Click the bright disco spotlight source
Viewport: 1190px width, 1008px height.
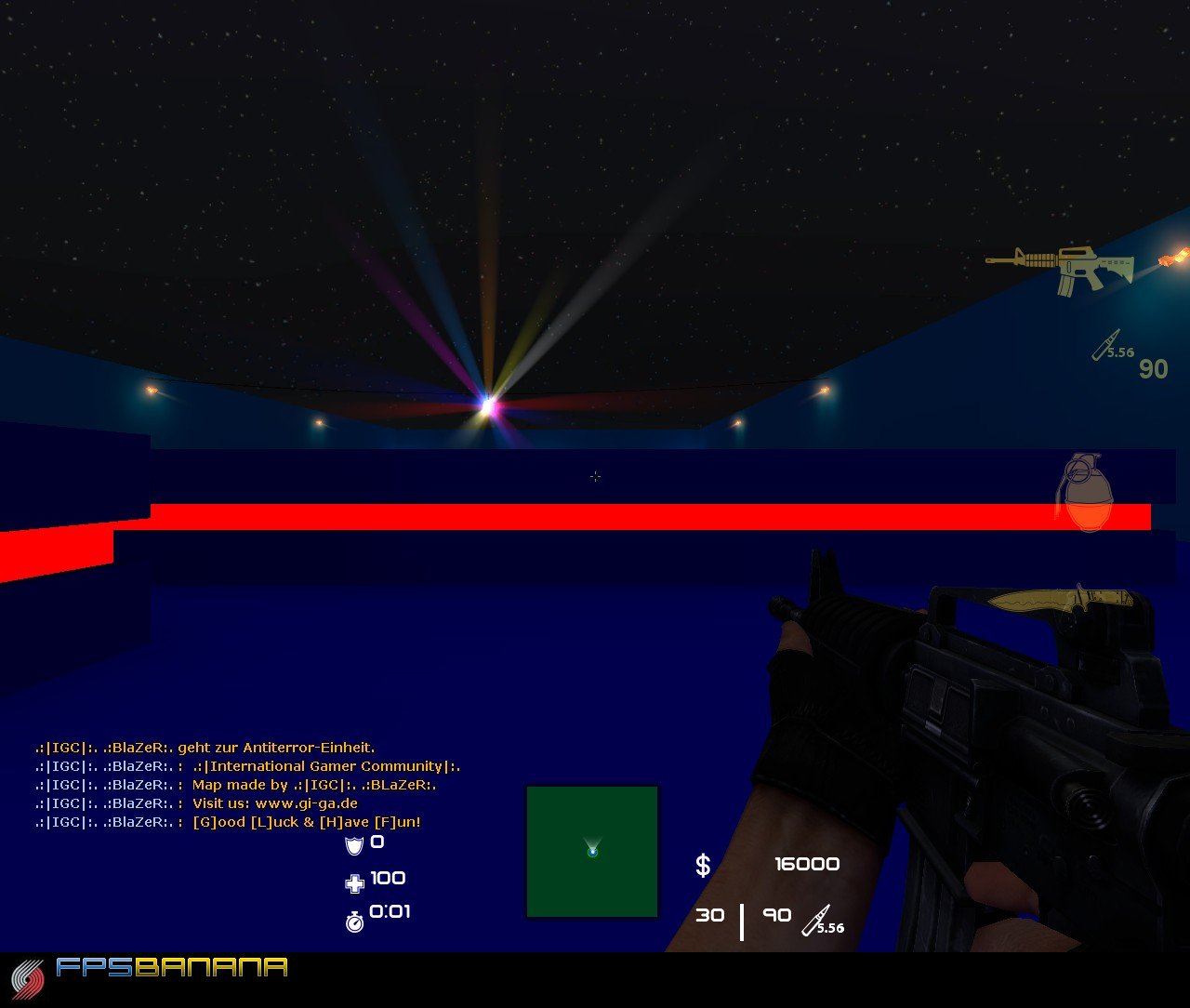tap(487, 403)
